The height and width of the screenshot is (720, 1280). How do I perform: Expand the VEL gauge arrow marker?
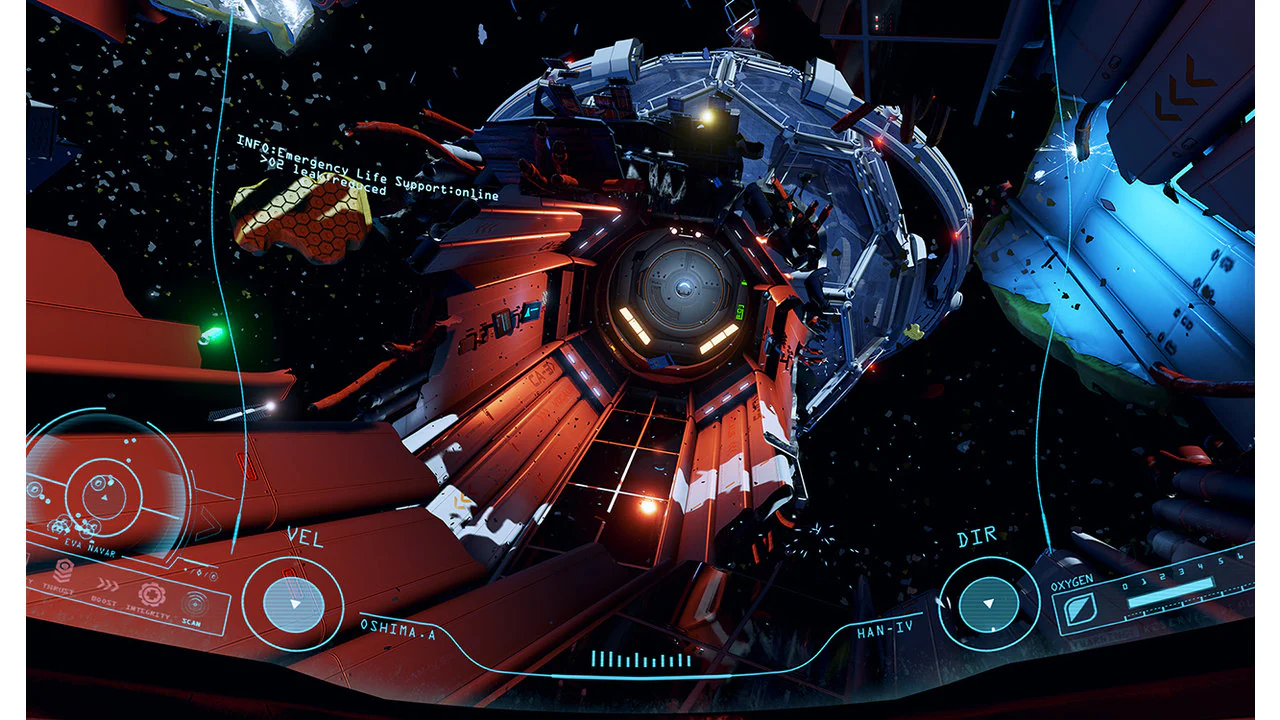pos(294,603)
